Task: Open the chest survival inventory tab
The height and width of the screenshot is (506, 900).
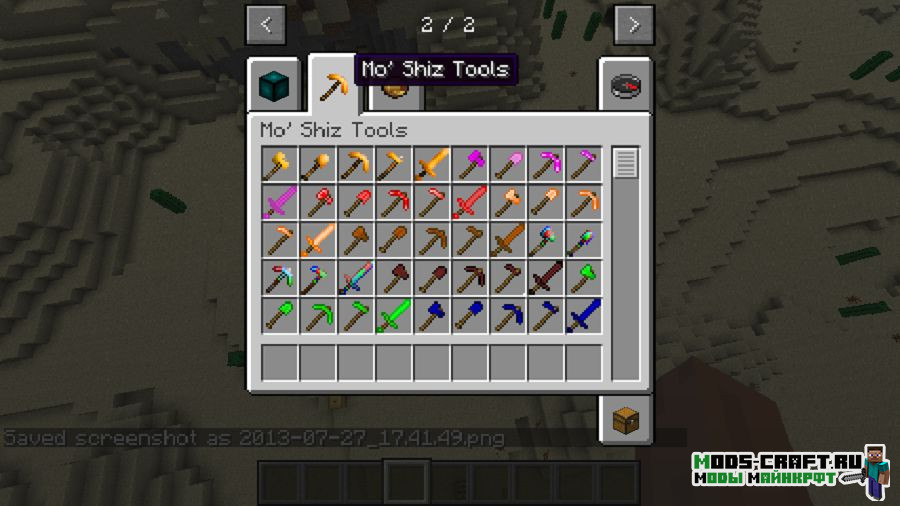Action: pyautogui.click(x=626, y=419)
